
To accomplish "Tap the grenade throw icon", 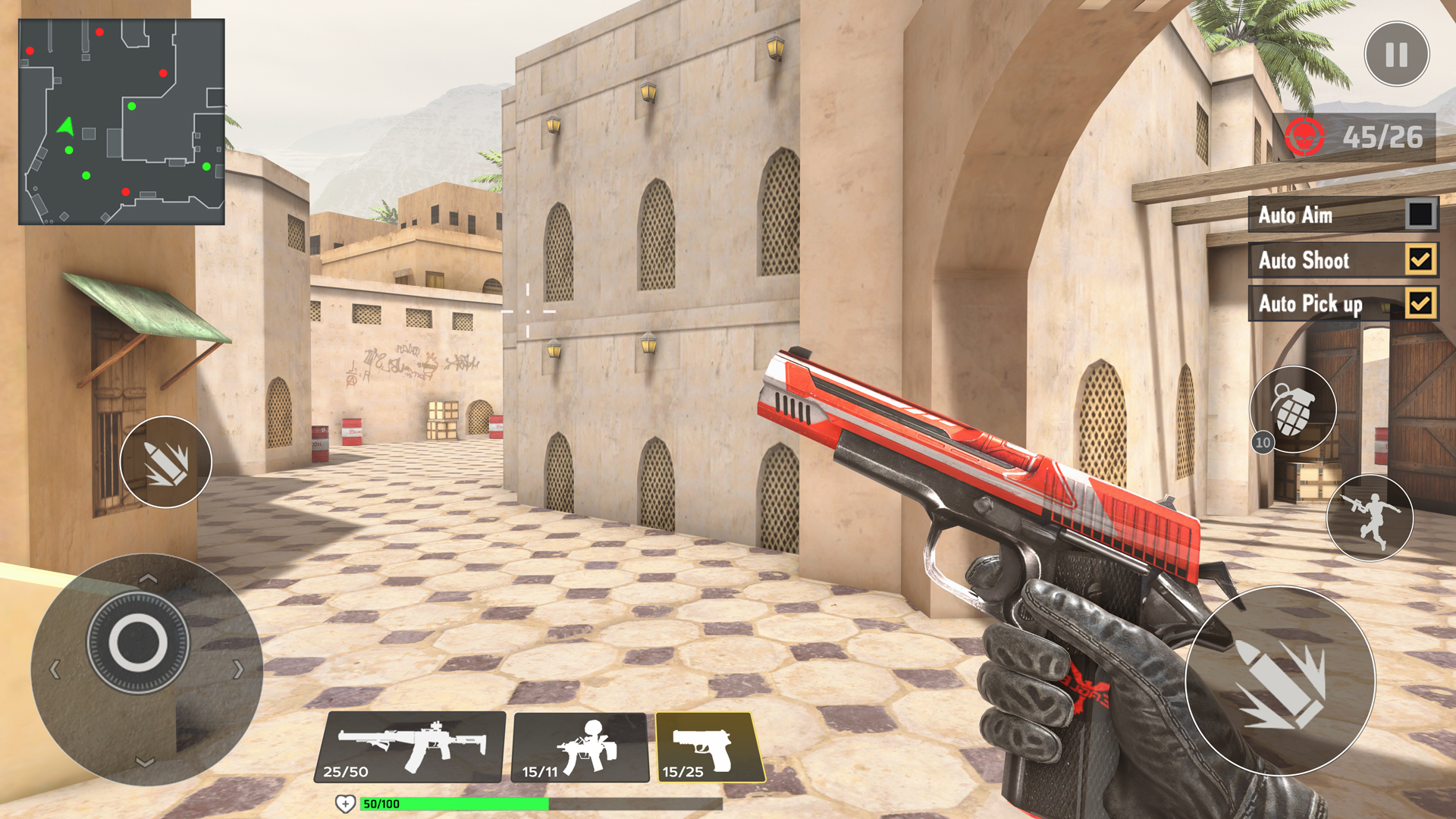I will point(1292,409).
